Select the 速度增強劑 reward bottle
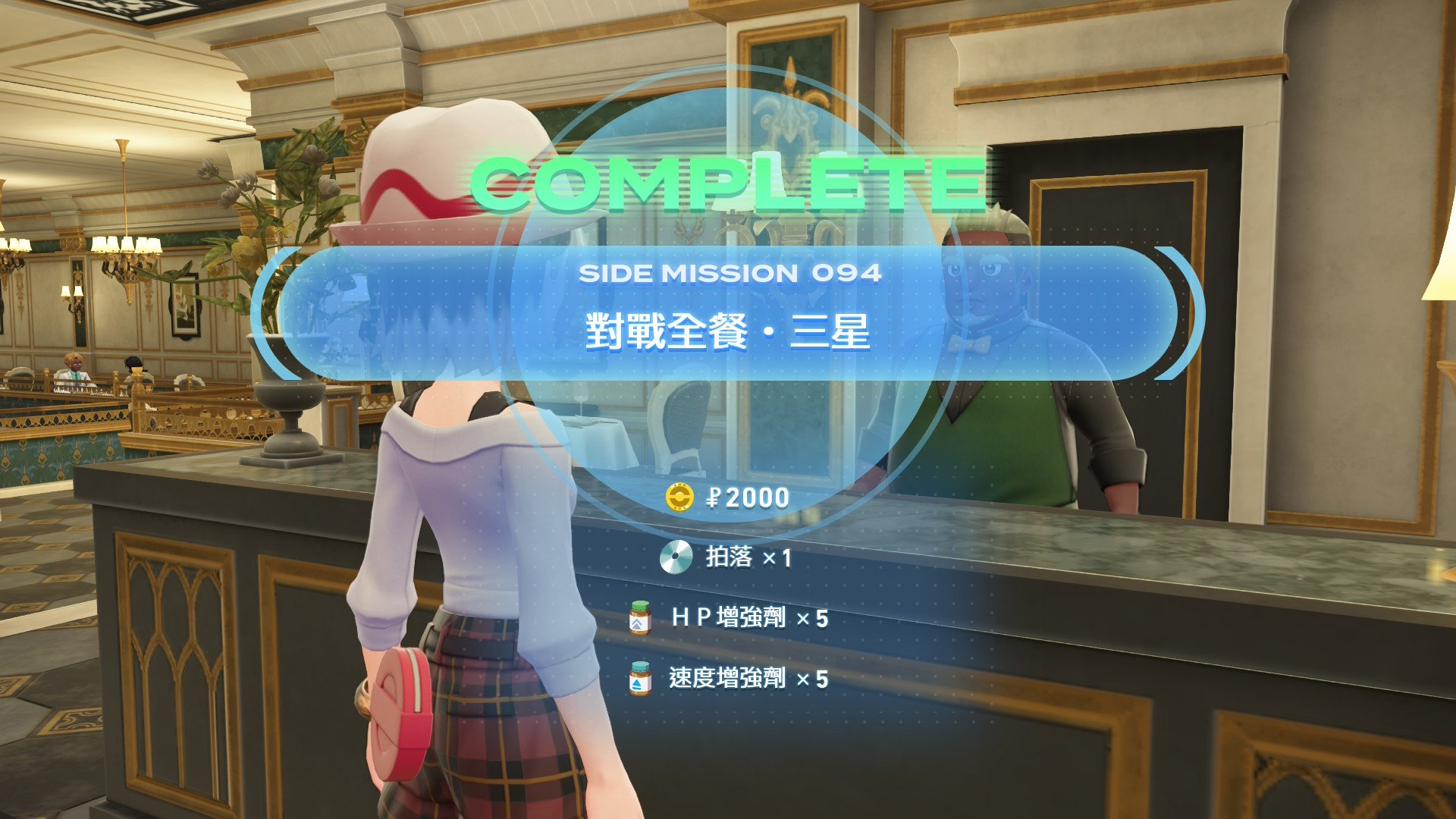1456x819 pixels. click(x=641, y=678)
